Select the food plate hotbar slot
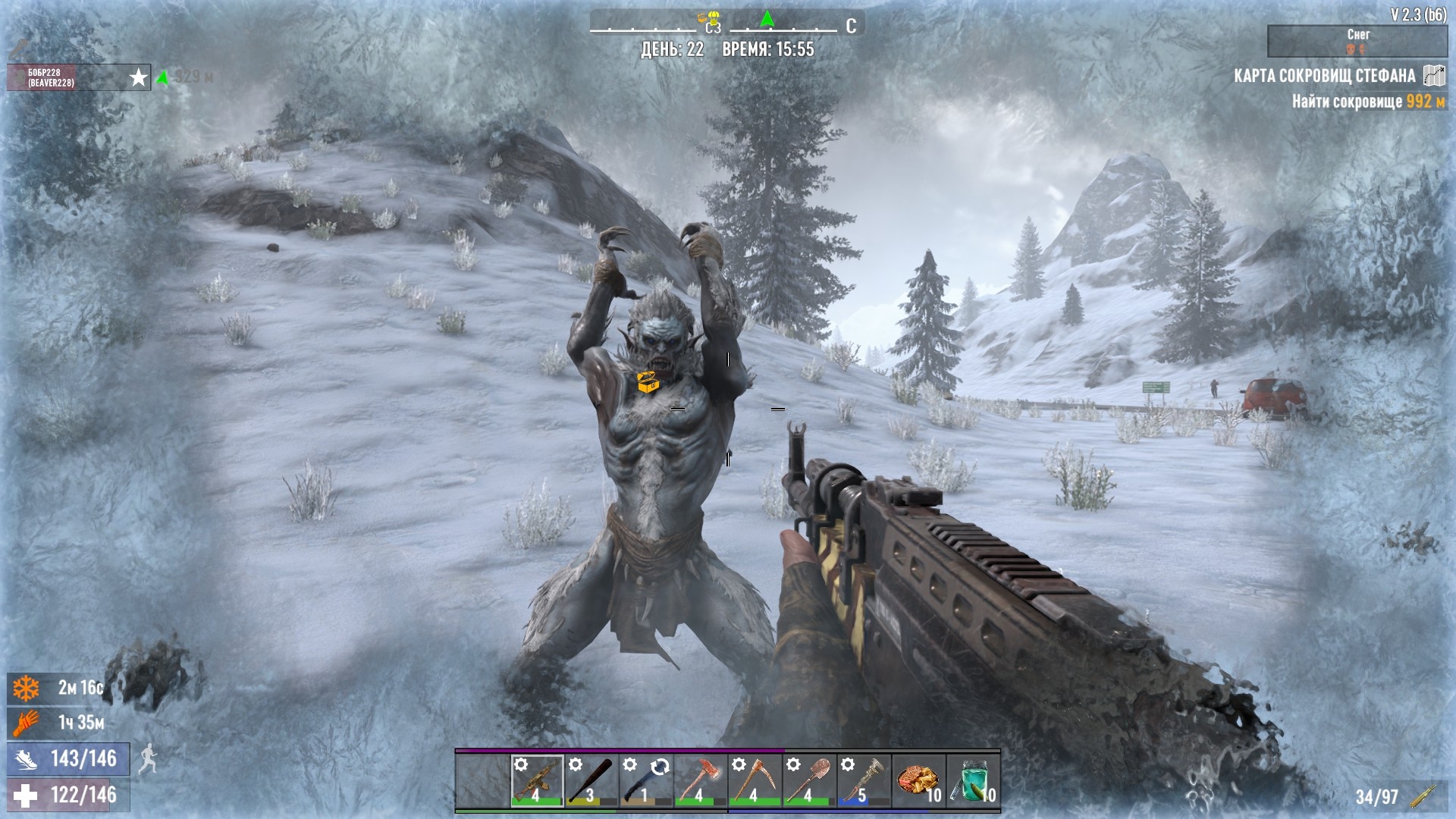The height and width of the screenshot is (819, 1456). [918, 780]
